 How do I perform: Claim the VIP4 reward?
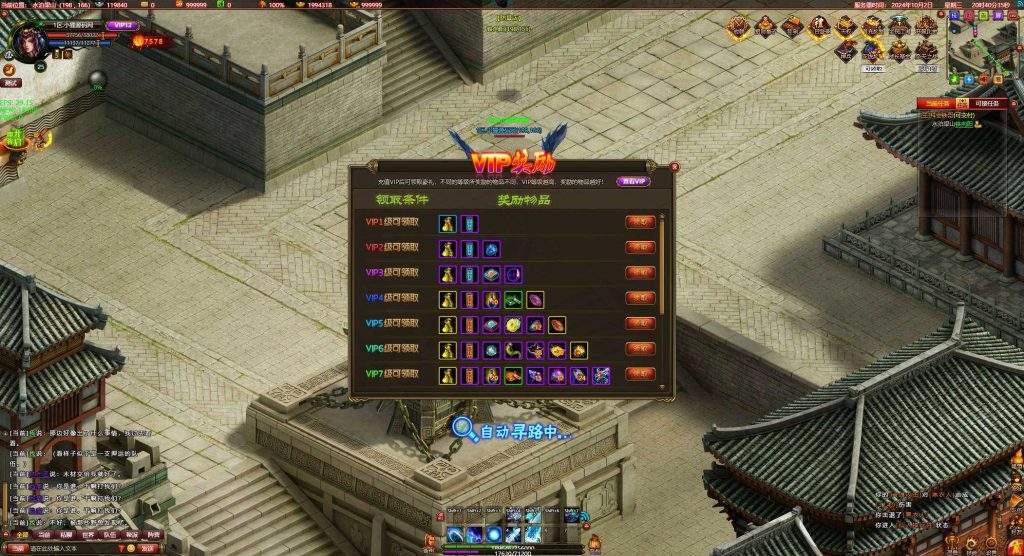point(640,298)
